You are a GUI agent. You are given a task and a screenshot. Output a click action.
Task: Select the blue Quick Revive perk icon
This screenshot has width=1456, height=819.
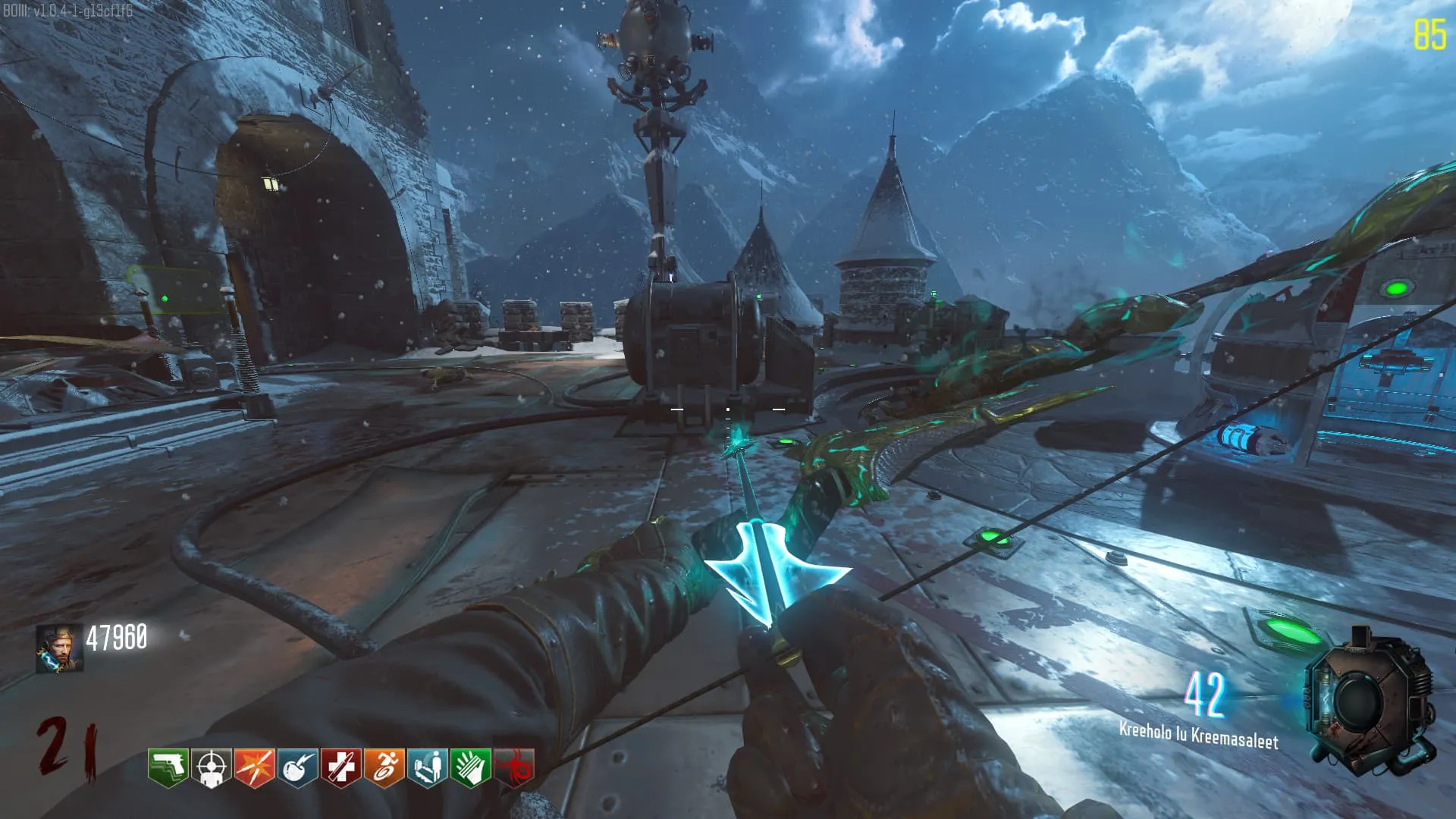[x=427, y=767]
